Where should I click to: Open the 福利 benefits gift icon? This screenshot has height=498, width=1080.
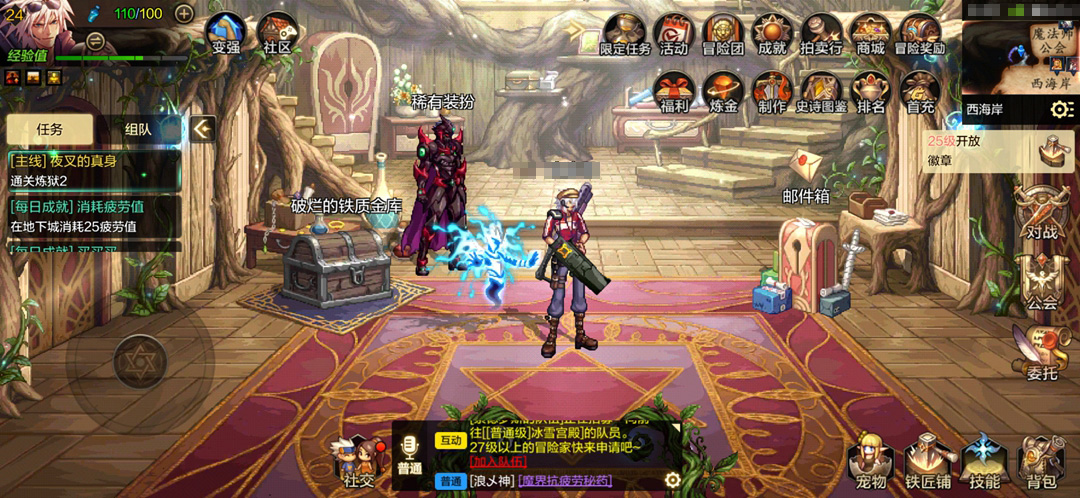(x=674, y=91)
